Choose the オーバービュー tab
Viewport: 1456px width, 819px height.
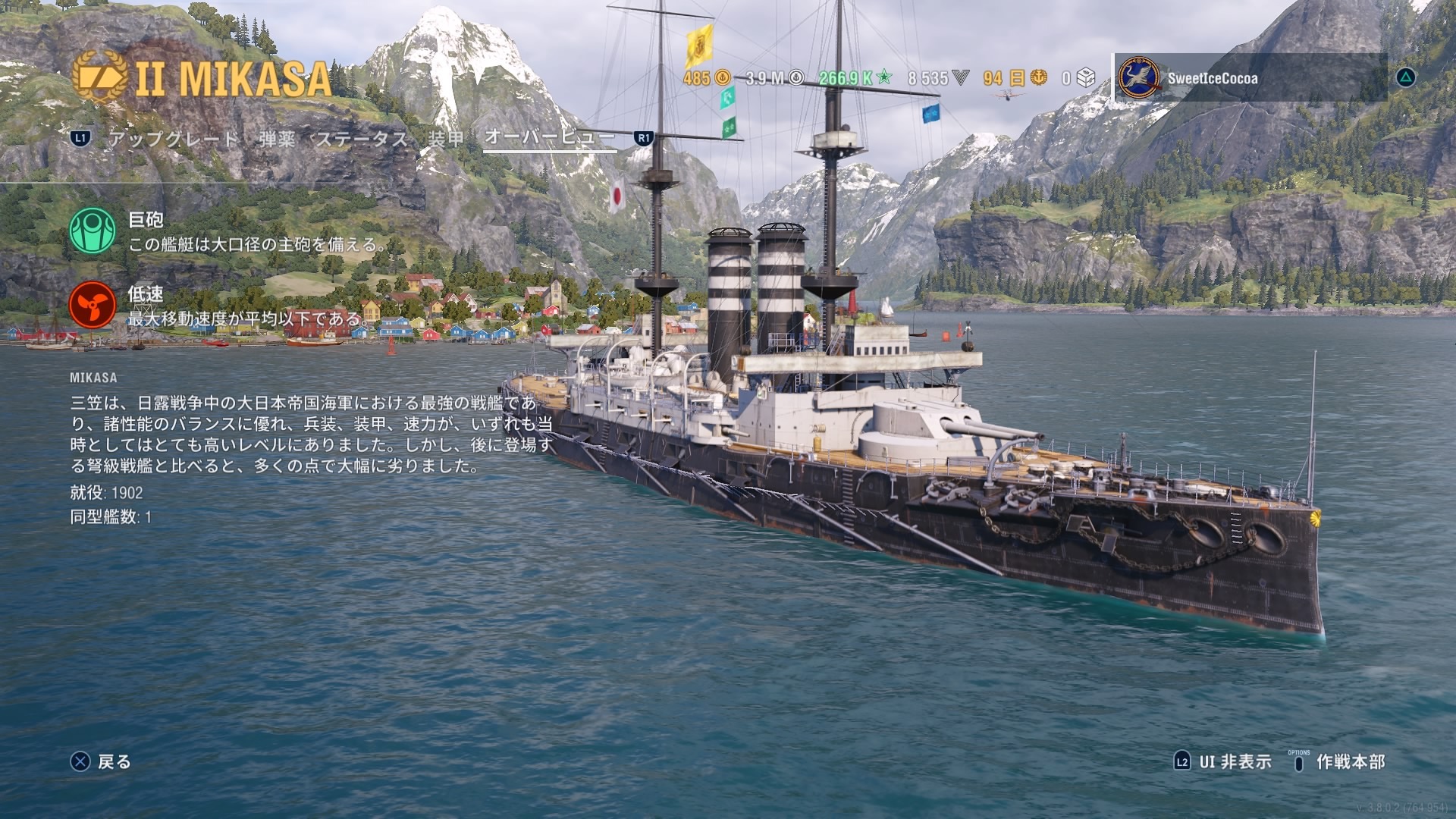pyautogui.click(x=549, y=137)
